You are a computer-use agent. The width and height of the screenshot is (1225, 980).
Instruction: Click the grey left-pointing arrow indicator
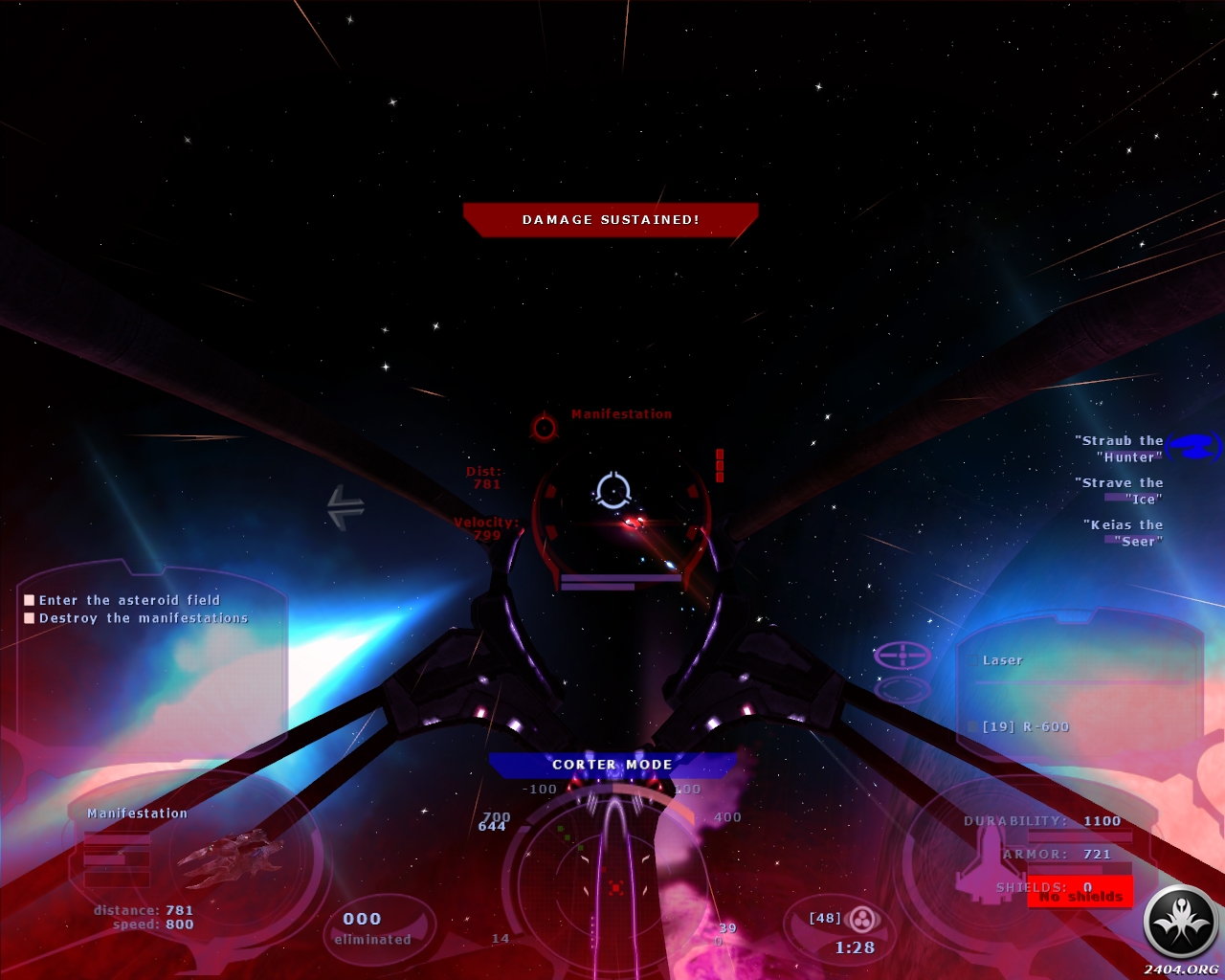click(x=345, y=507)
